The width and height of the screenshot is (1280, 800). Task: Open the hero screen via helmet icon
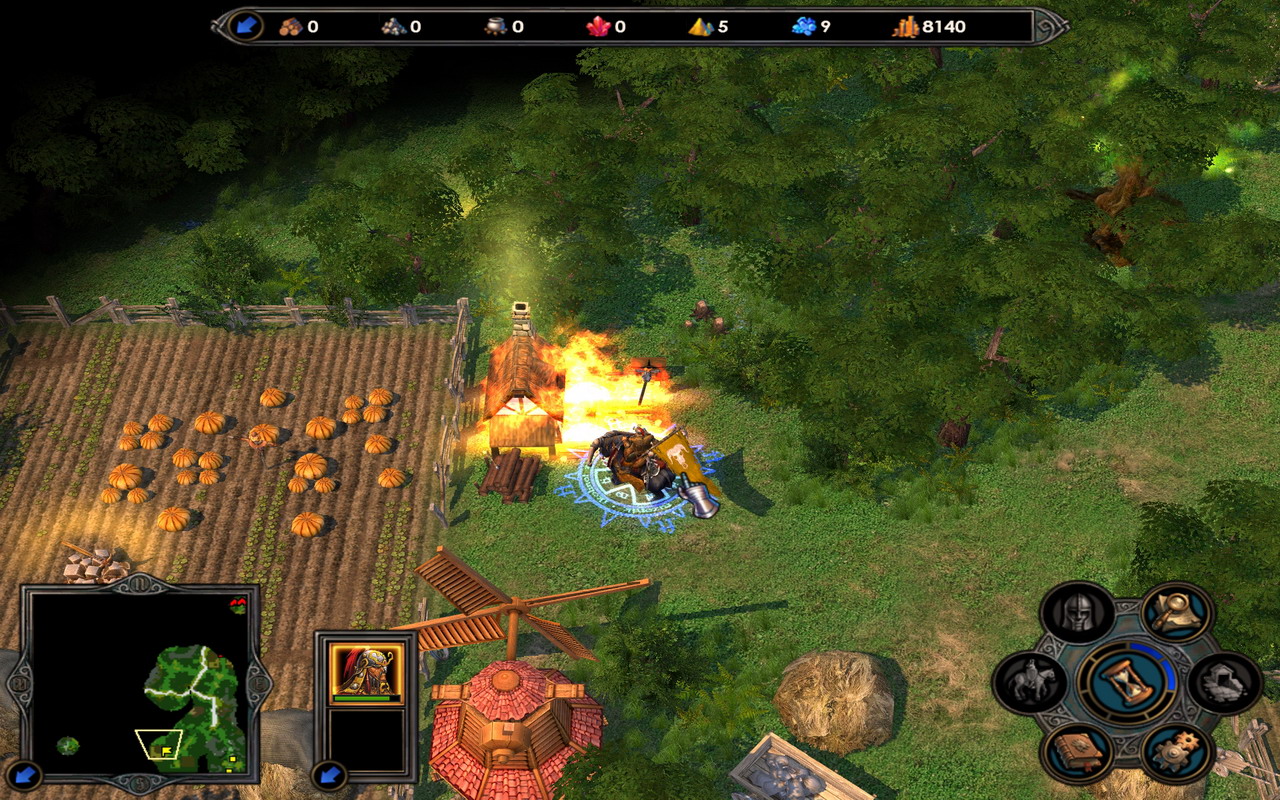[1078, 613]
